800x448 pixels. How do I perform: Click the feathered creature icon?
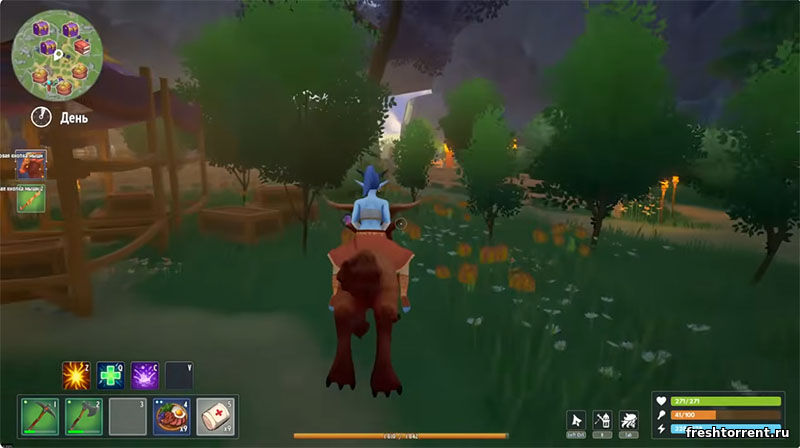coord(629,420)
